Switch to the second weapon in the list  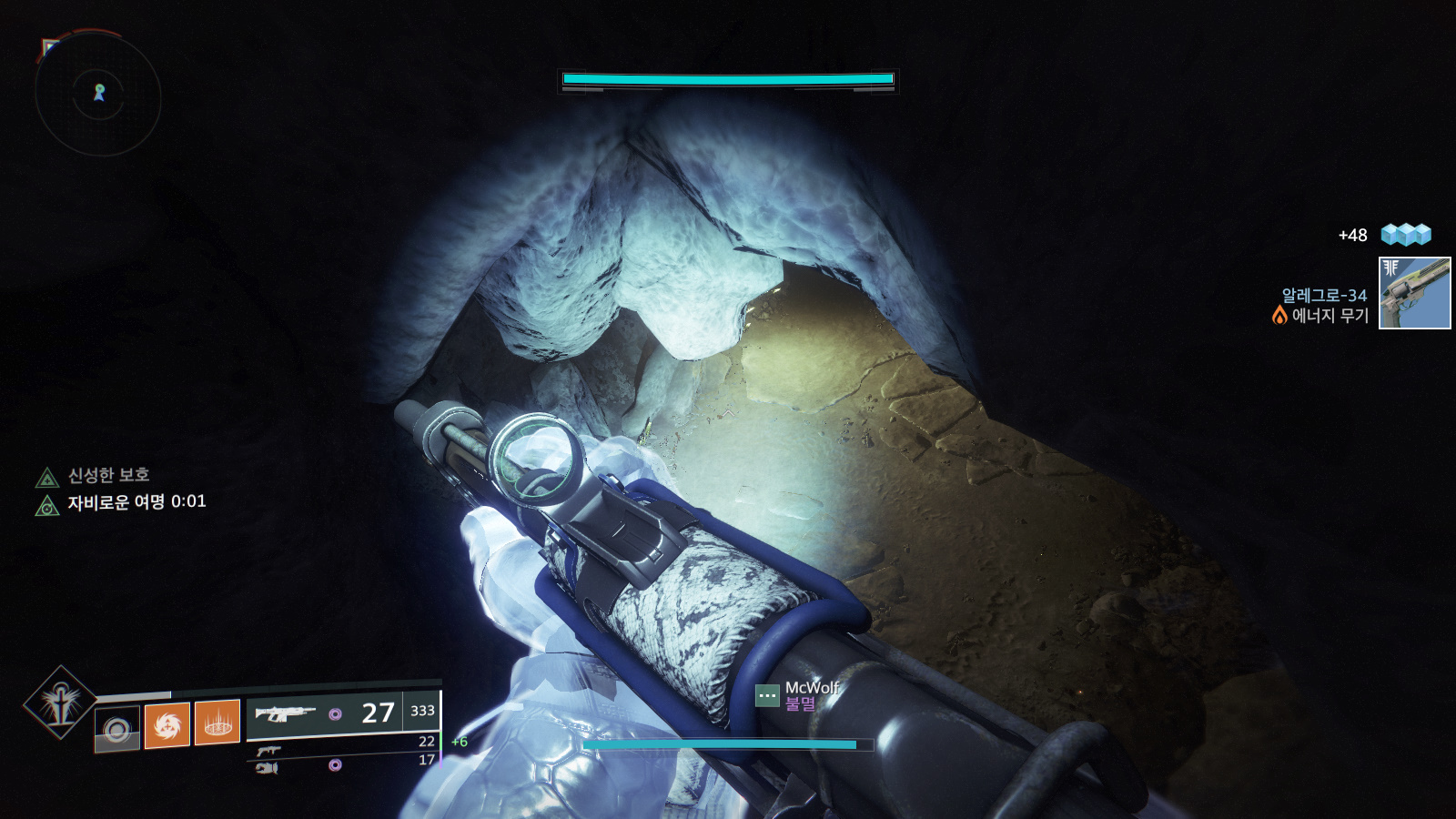pos(268,751)
